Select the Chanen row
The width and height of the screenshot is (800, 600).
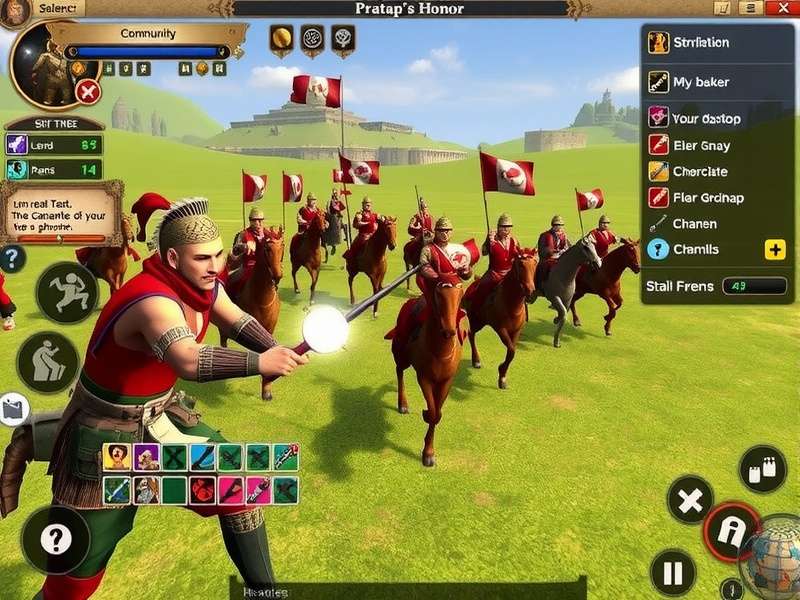pos(702,224)
